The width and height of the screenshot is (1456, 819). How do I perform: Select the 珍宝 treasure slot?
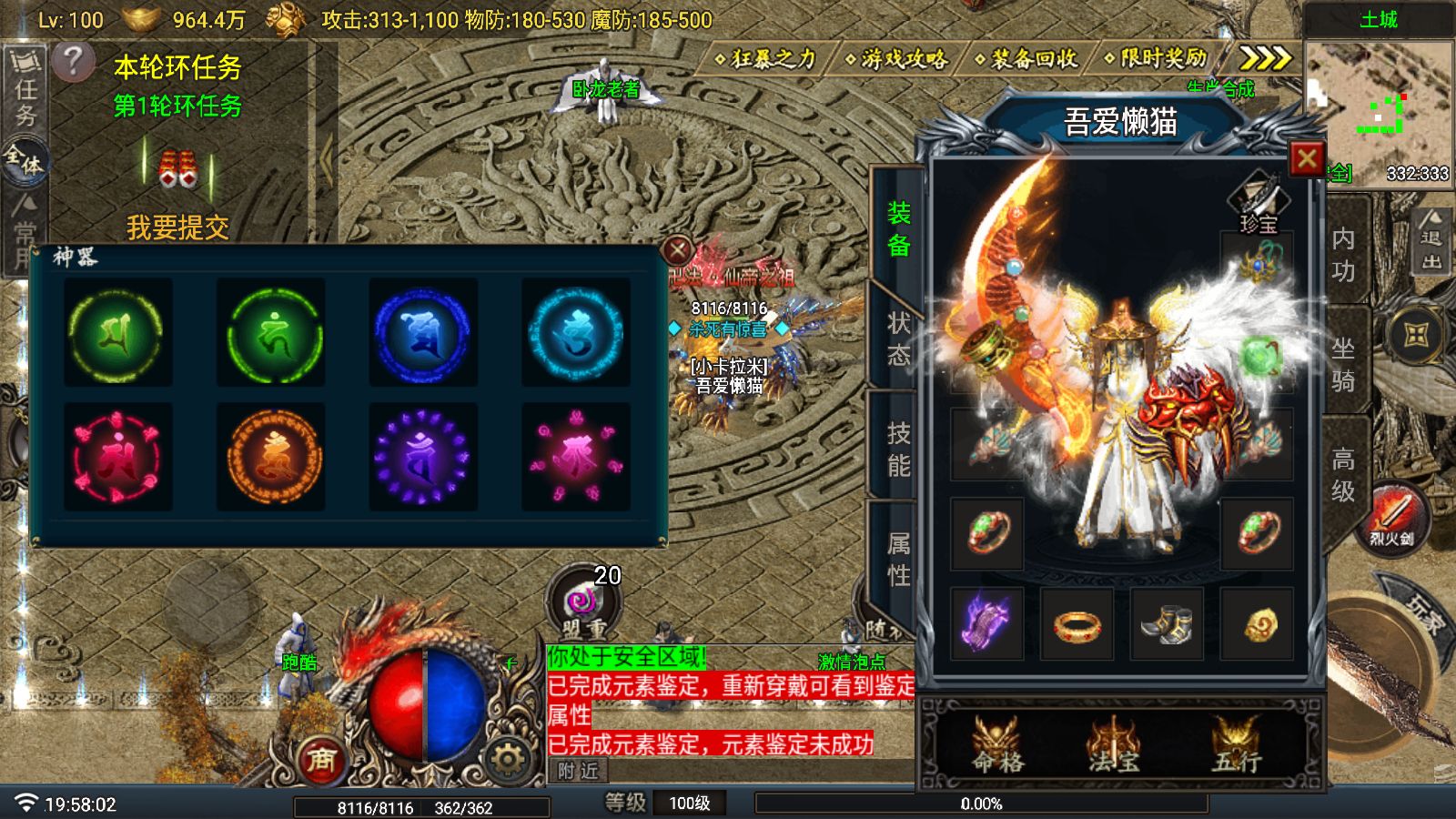pyautogui.click(x=1258, y=202)
